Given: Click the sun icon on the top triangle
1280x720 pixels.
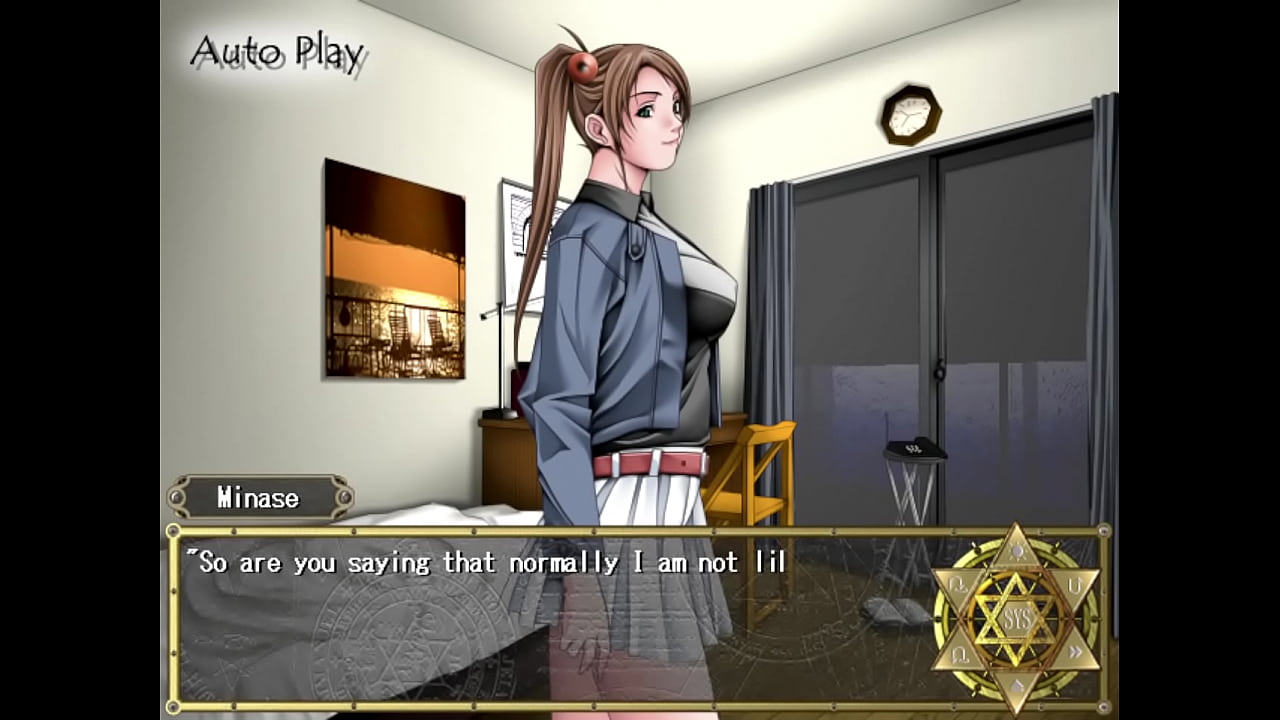Looking at the screenshot, I should 1017,551.
